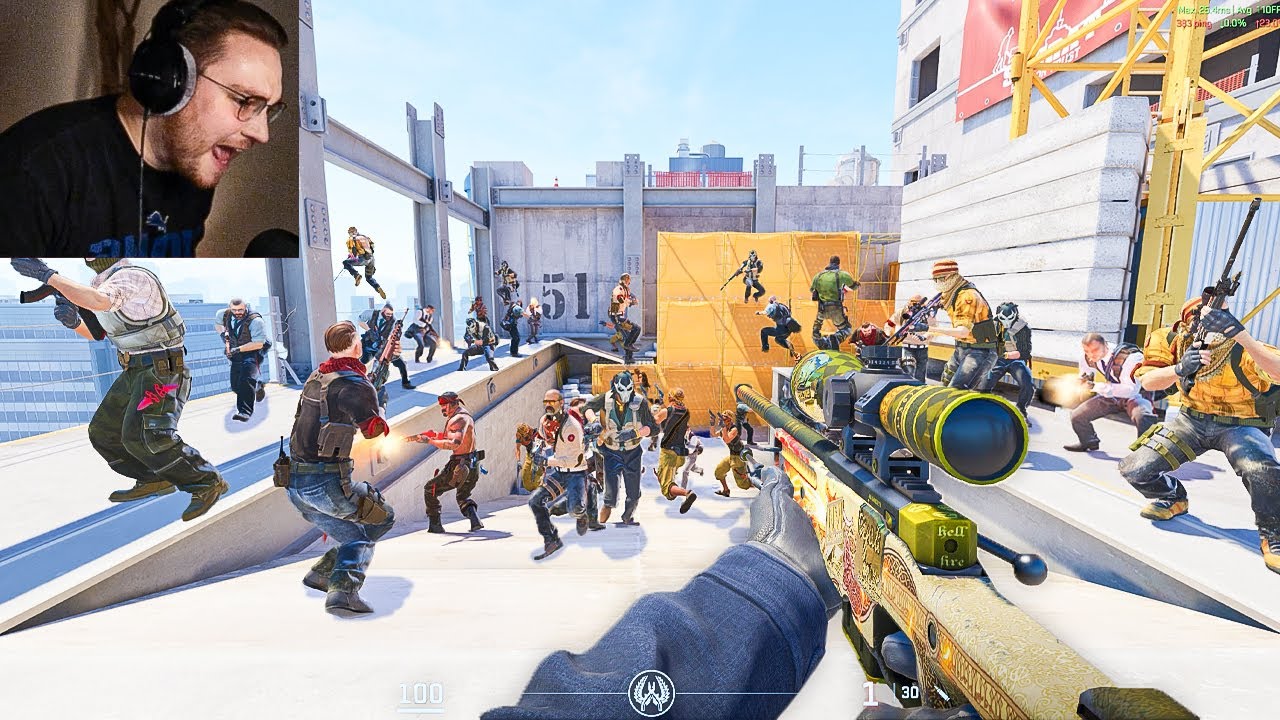Click the Counter-Terrorist emblem on the HUD
This screenshot has width=1280, height=720.
[651, 692]
